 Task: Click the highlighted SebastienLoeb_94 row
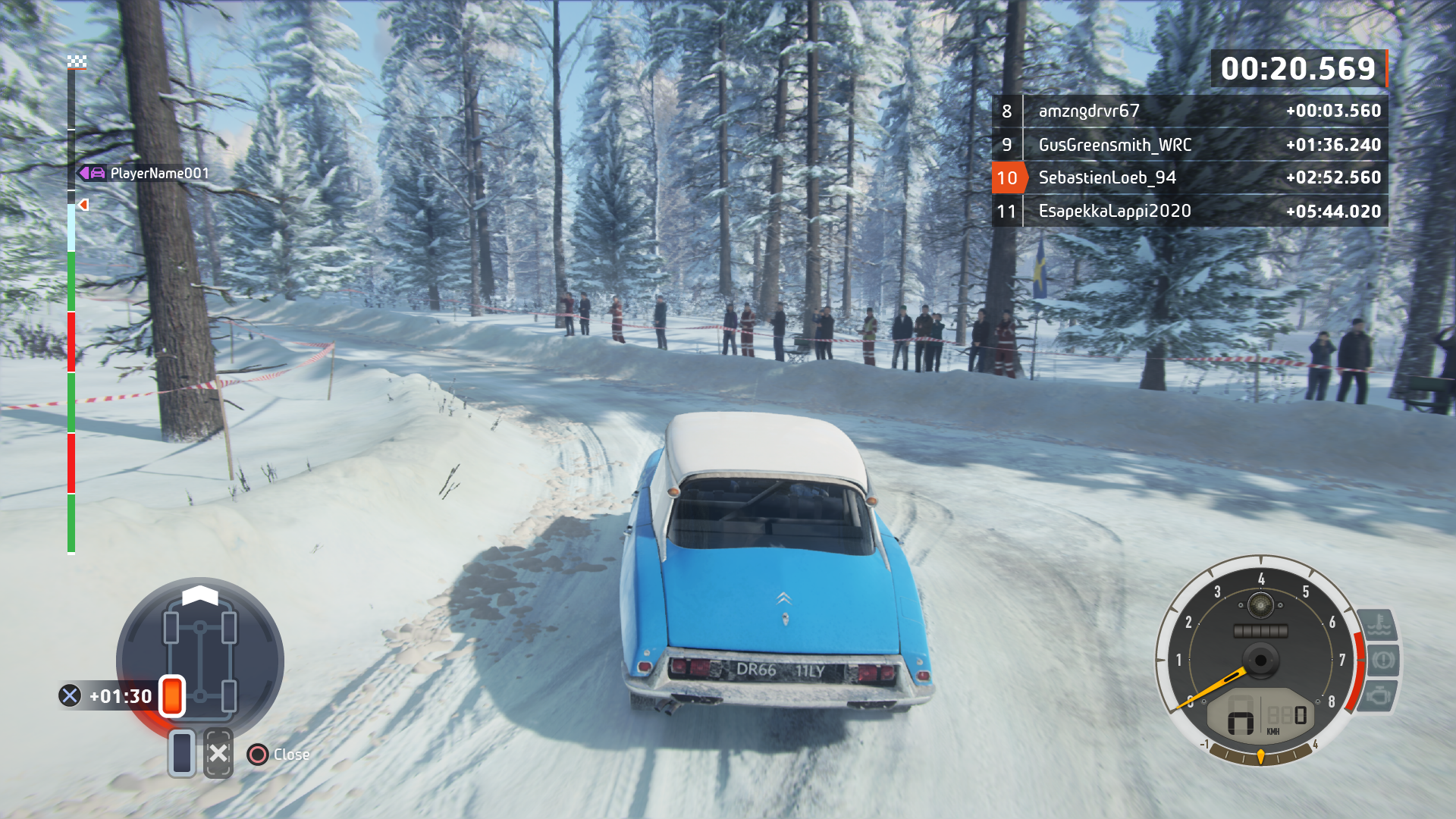1190,178
